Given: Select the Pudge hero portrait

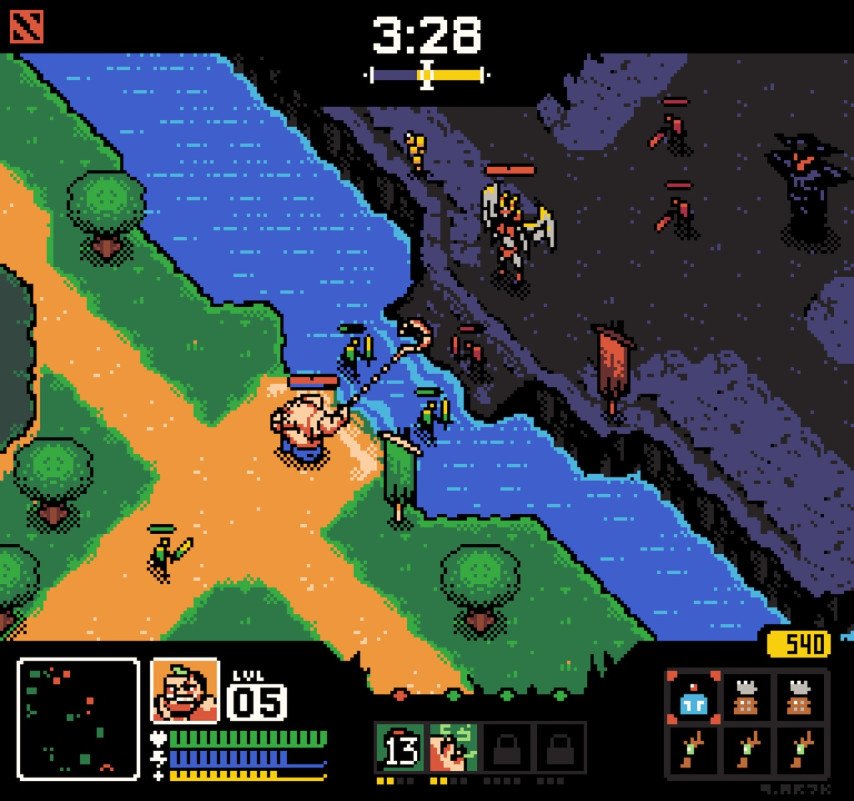Looking at the screenshot, I should [185, 690].
